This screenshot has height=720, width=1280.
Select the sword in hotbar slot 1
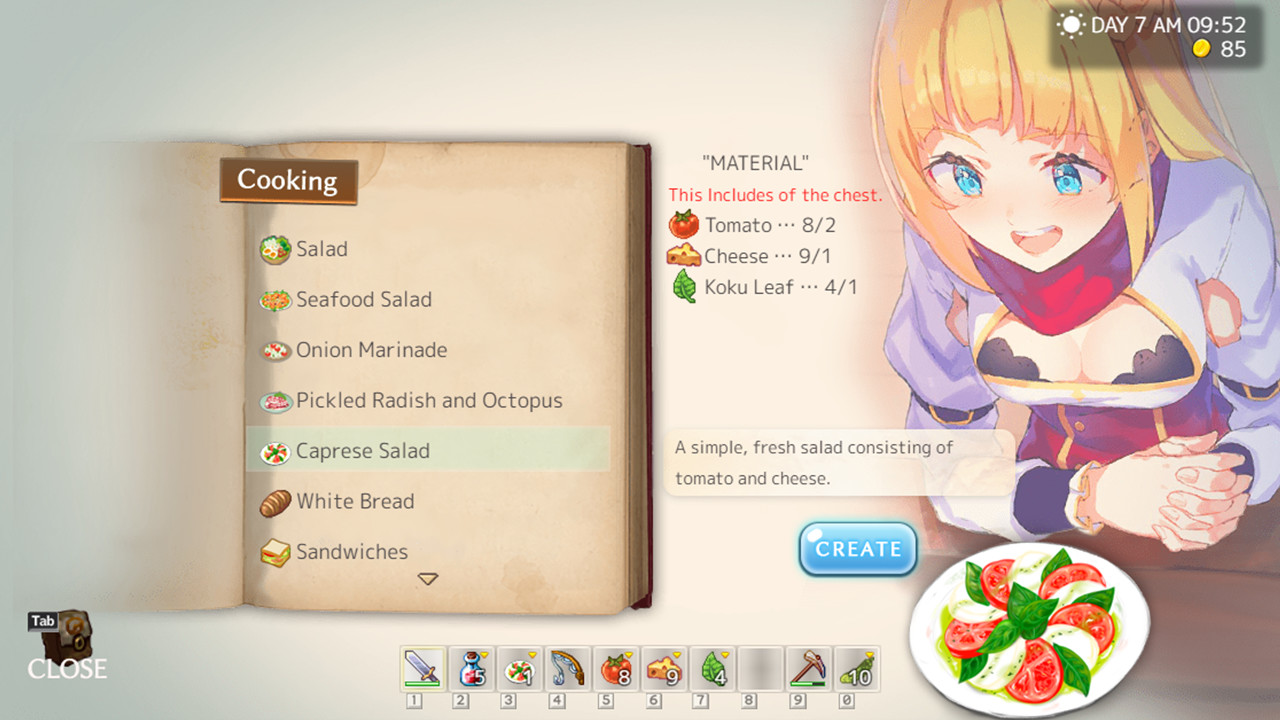423,670
